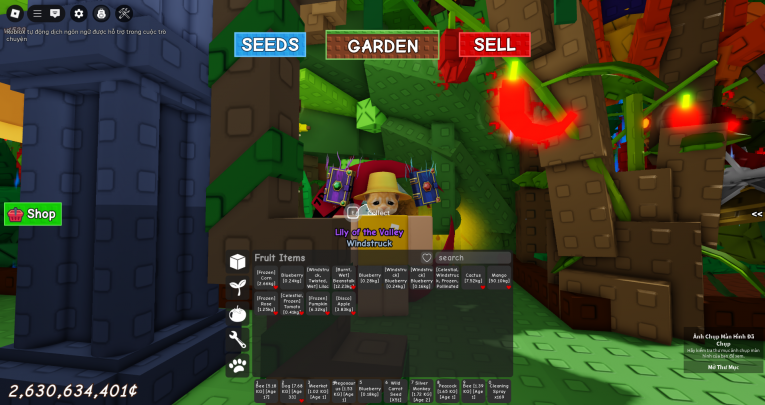Click the red SELL button

click(x=494, y=45)
